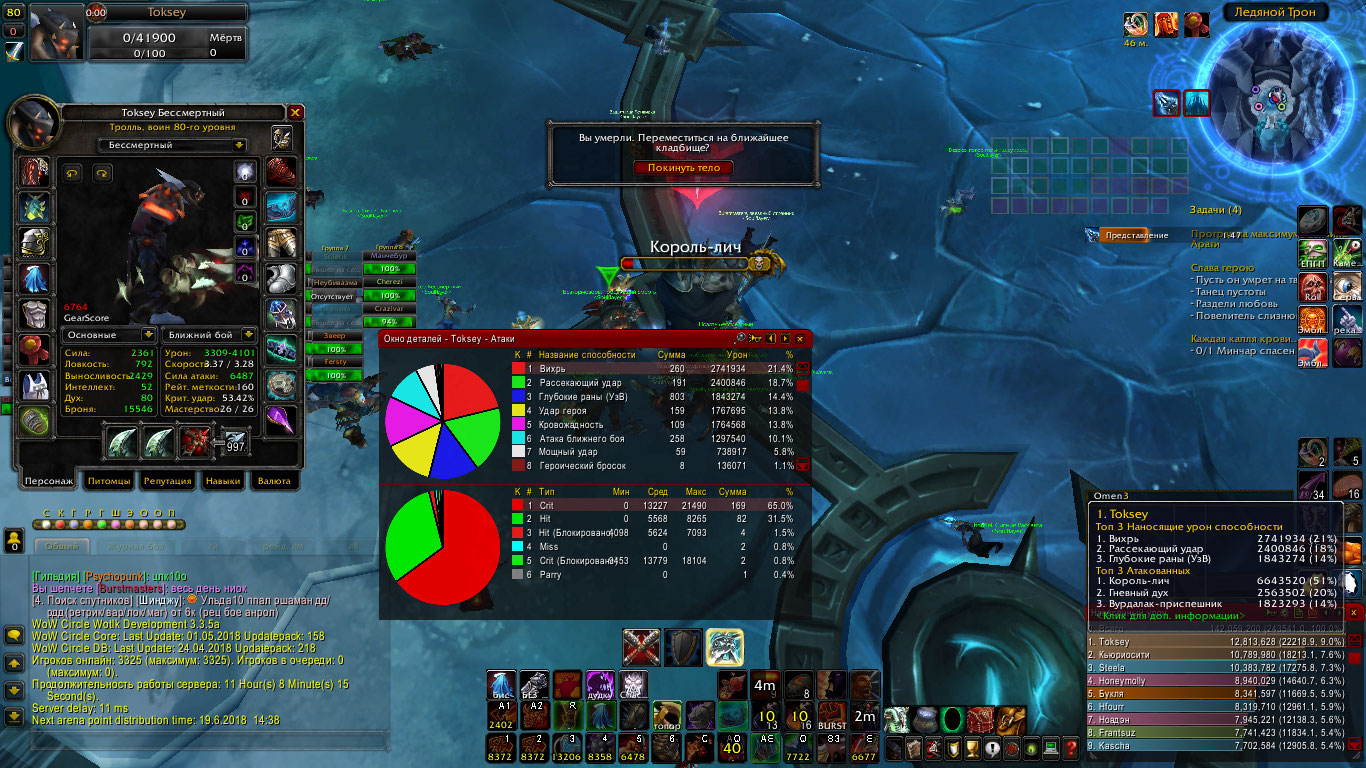Open the Общий chat tab
Viewport: 1366px width, 768px height.
[x=61, y=546]
